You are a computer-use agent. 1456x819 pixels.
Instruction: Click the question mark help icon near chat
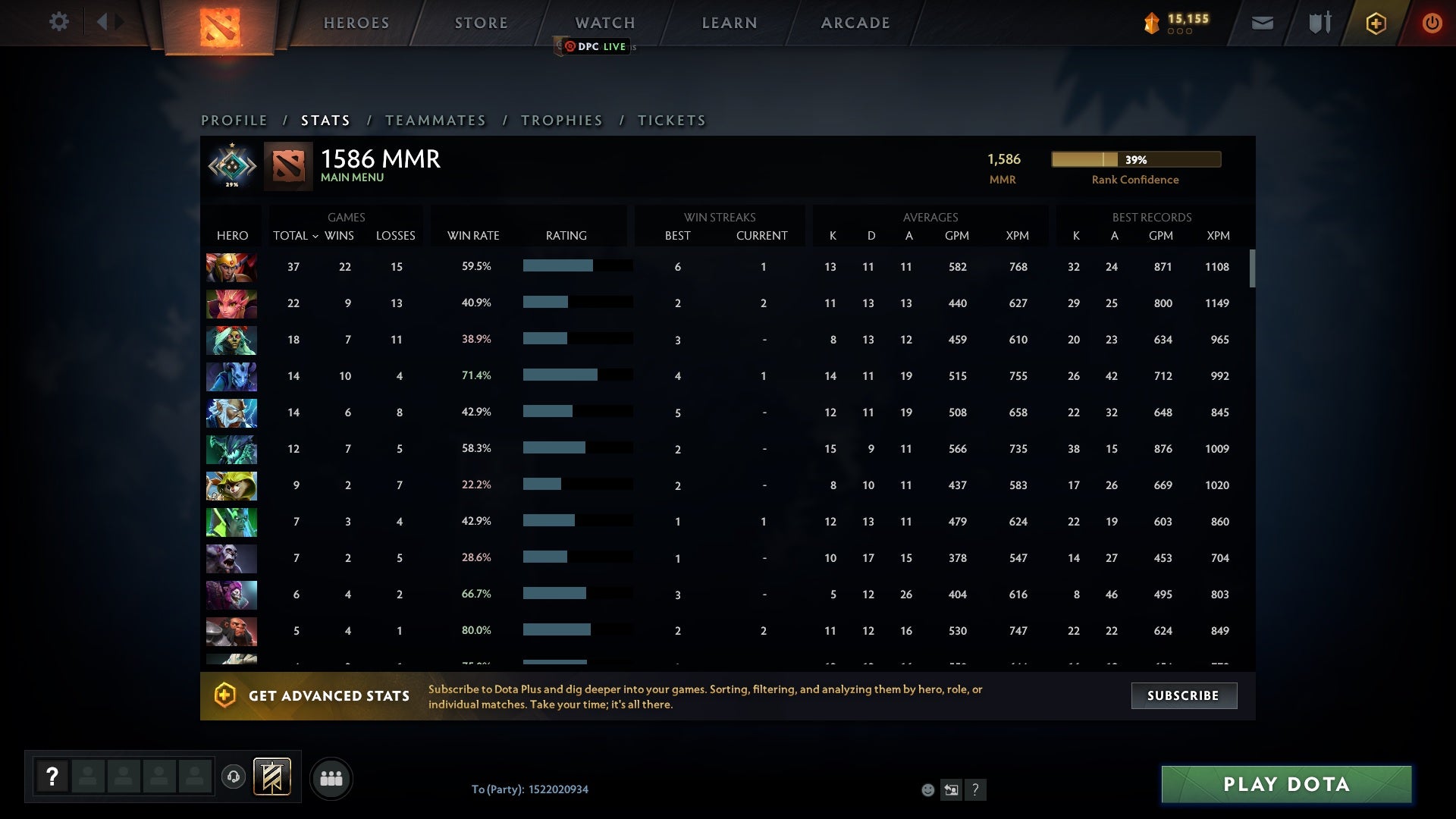point(976,790)
